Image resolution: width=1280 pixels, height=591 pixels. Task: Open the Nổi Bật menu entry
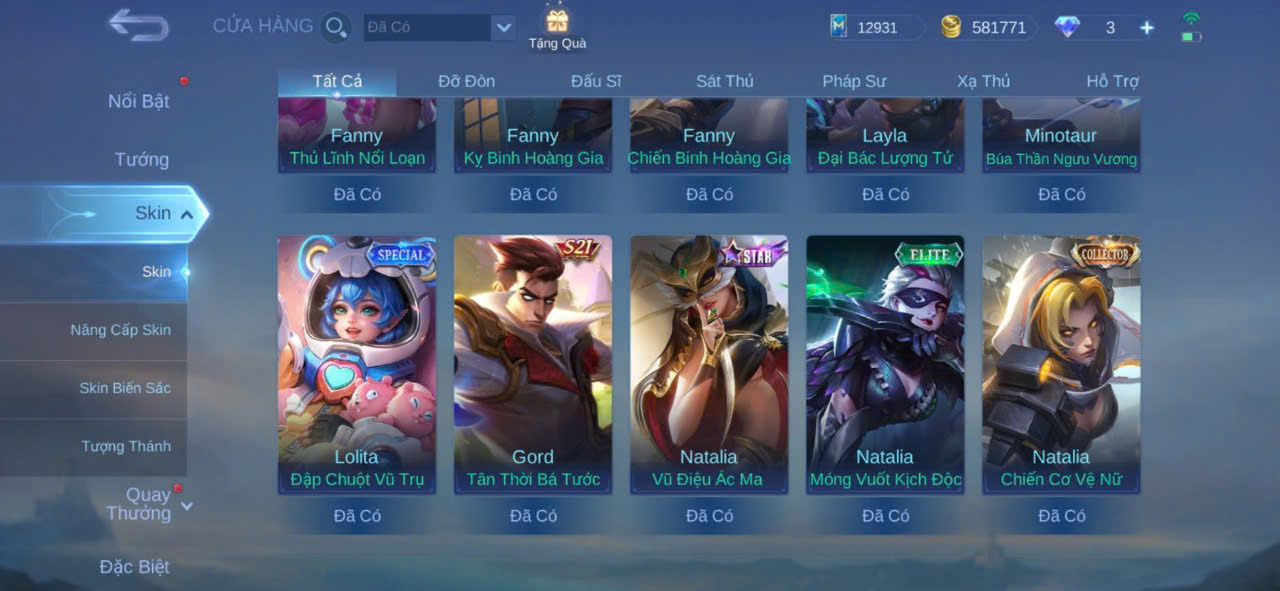tap(138, 101)
